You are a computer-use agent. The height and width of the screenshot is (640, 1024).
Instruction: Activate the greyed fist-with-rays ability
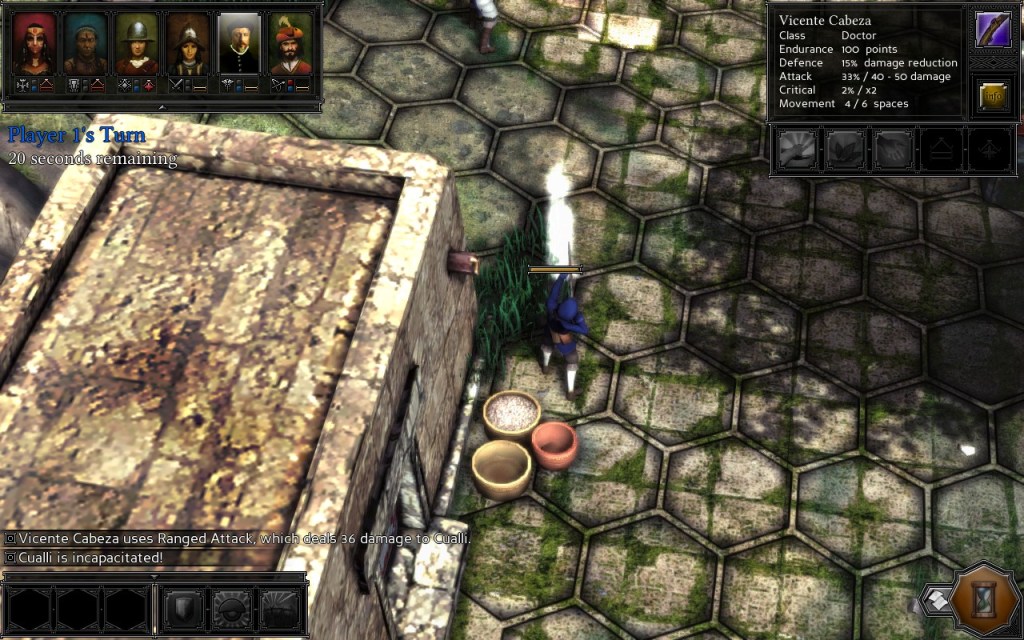(x=797, y=151)
